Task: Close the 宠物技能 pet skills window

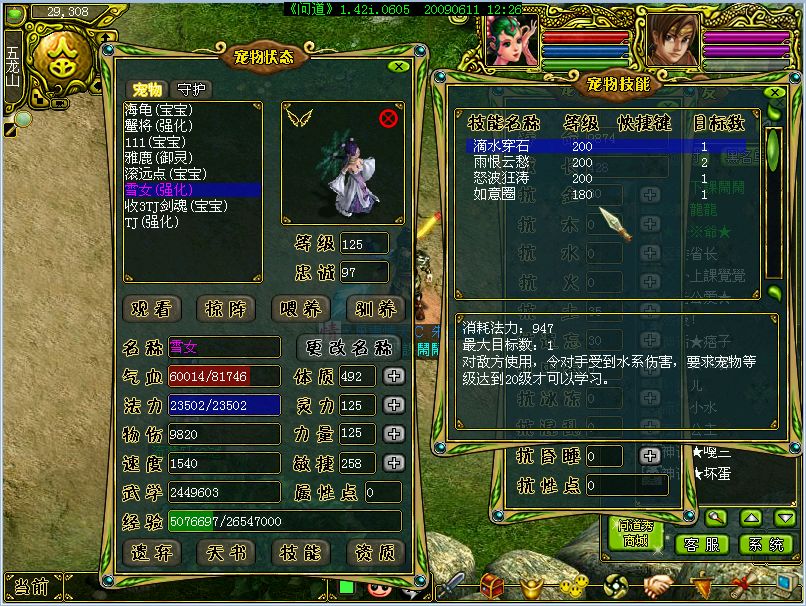Action: point(775,91)
